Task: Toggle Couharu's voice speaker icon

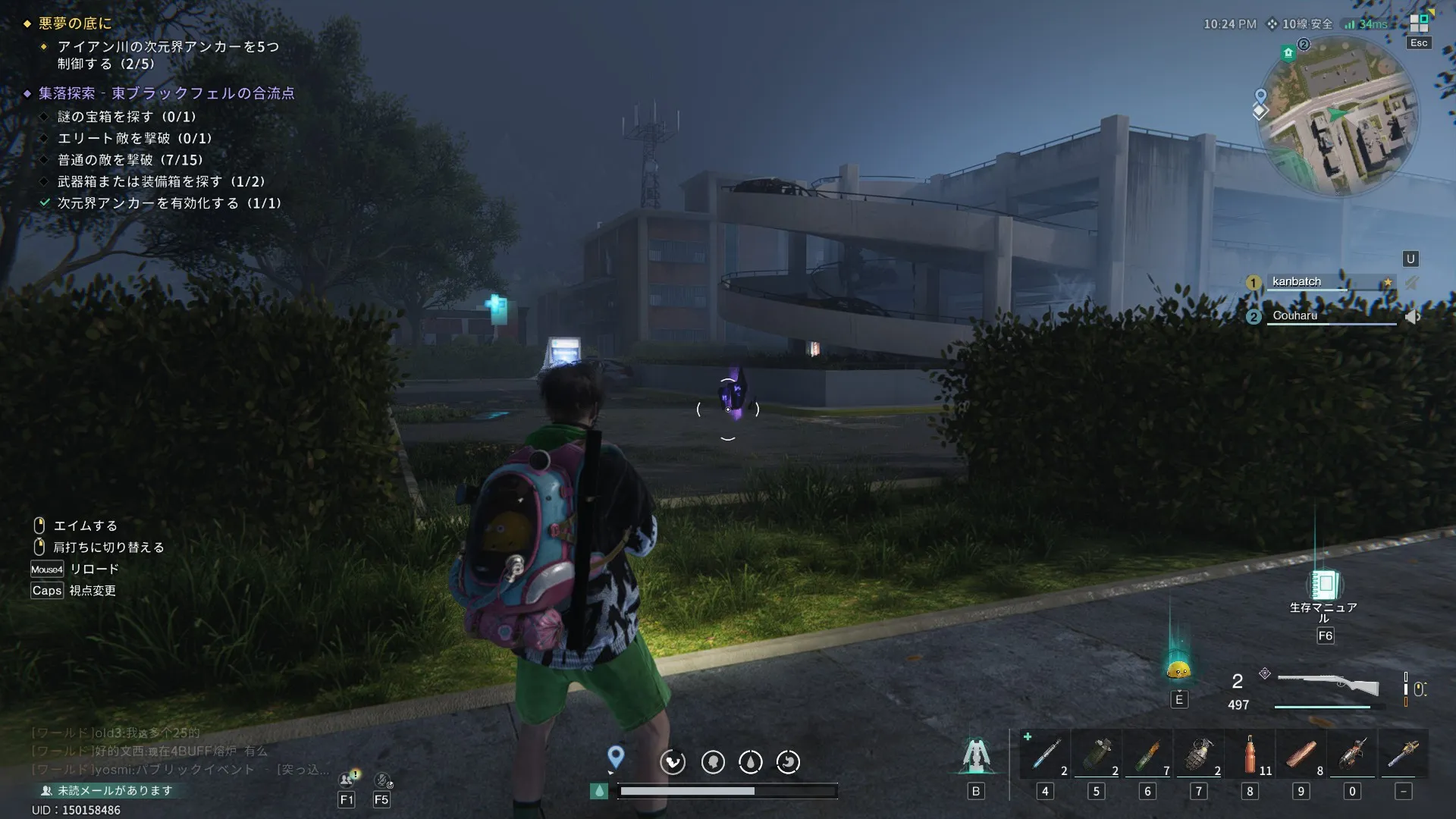Action: 1412,316
